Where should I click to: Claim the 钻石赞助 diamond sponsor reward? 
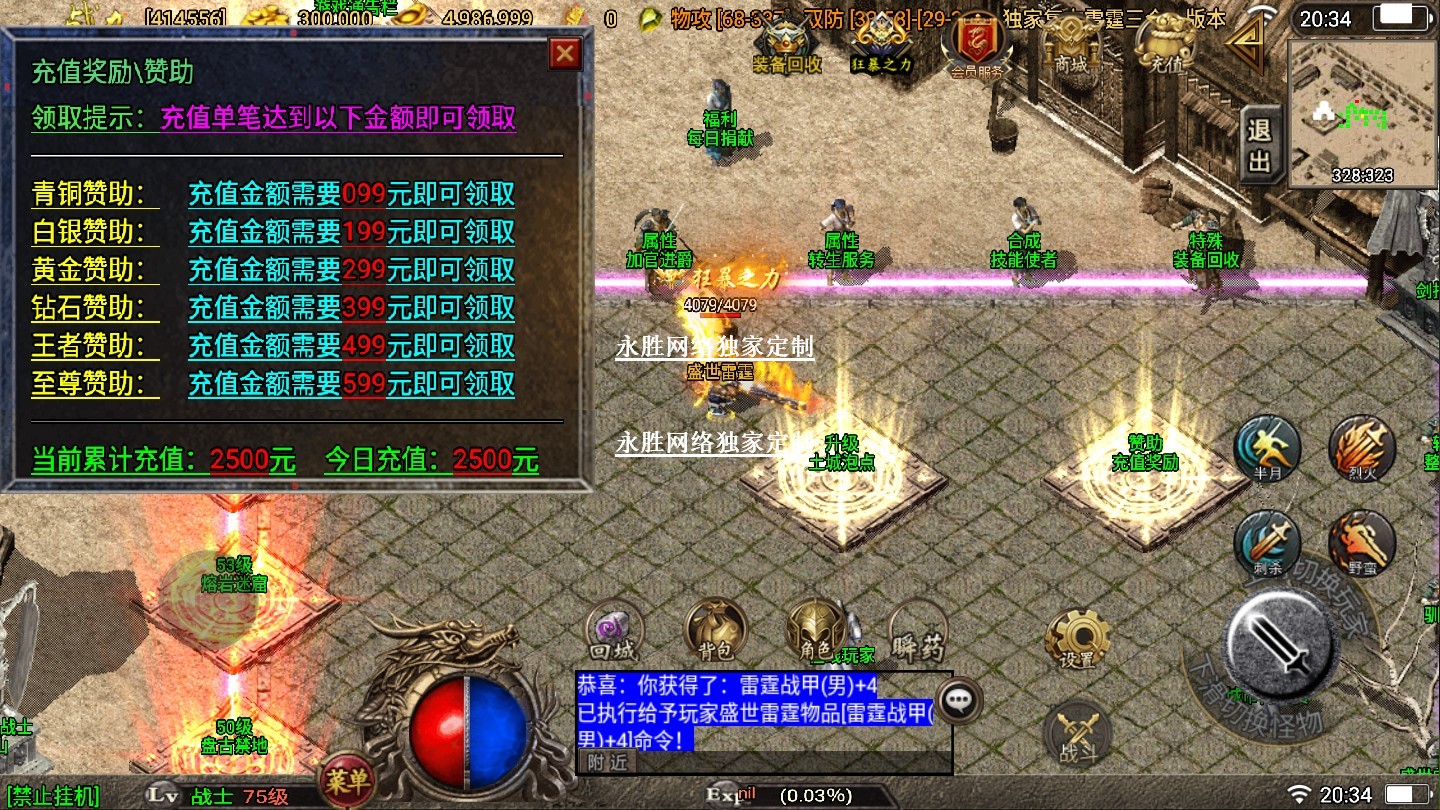tap(351, 308)
